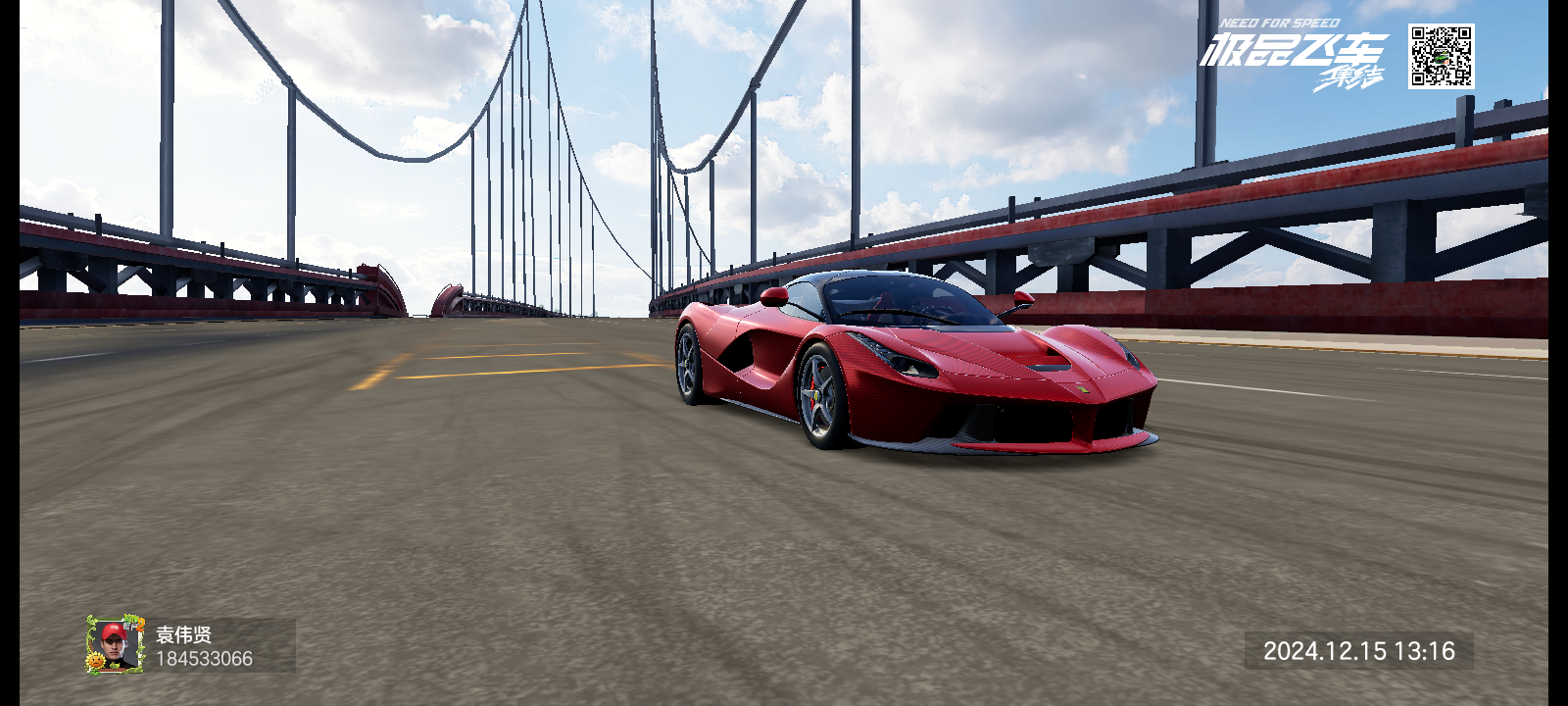
Task: Select the QR code beside the logo
Action: [1441, 57]
